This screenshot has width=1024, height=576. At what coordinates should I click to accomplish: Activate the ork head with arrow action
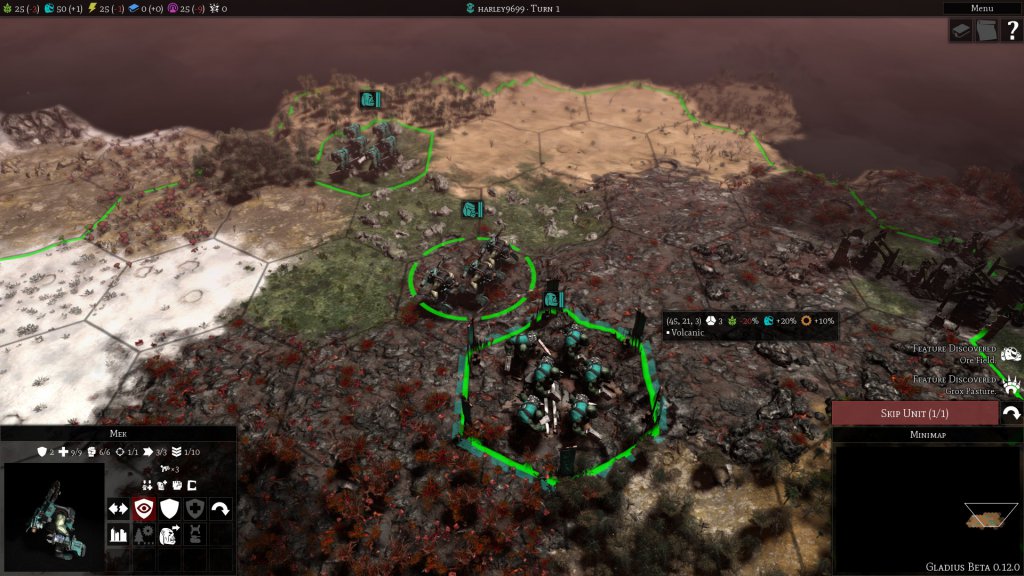(x=169, y=534)
